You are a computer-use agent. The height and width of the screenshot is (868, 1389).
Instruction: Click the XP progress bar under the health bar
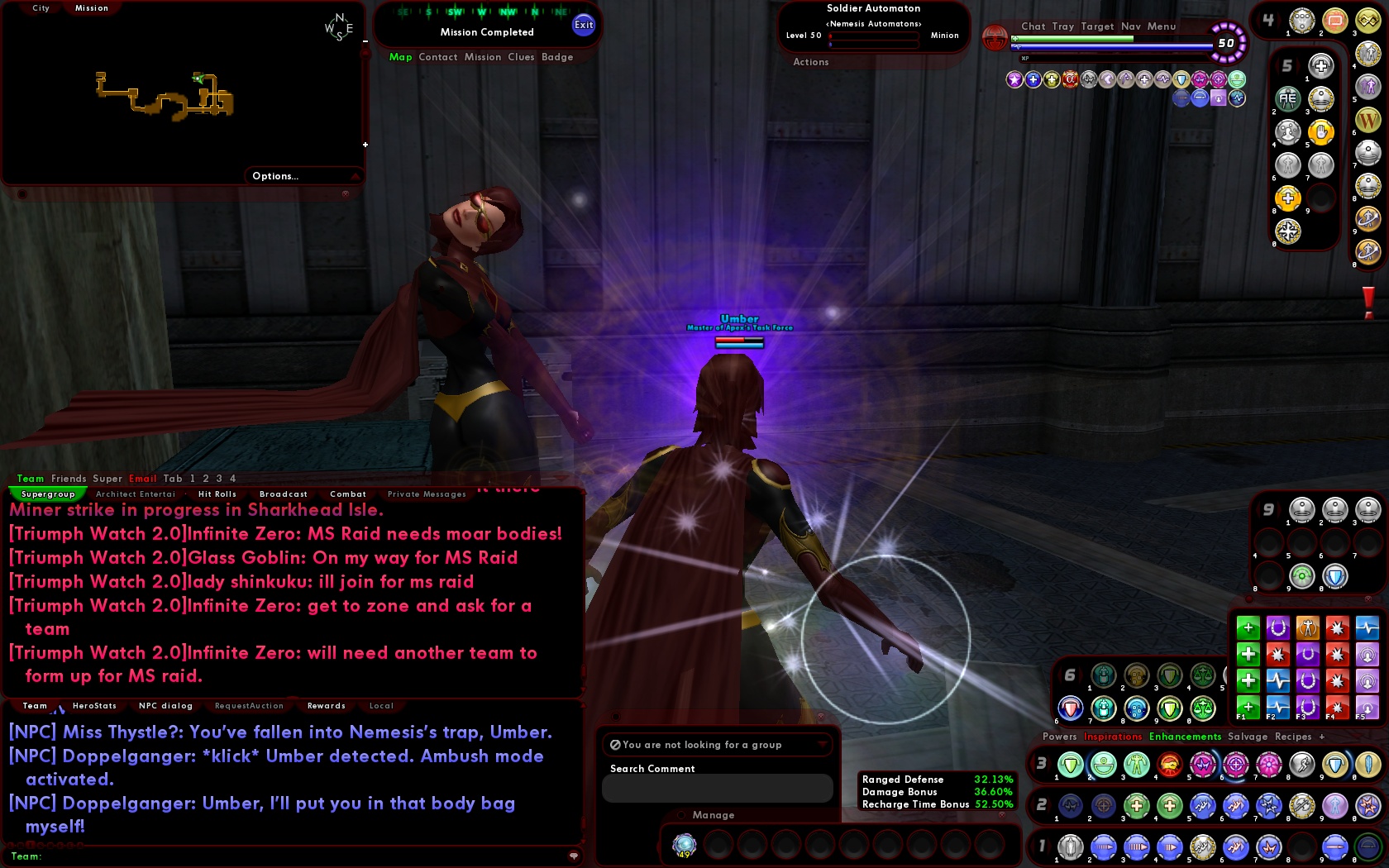(1112, 58)
